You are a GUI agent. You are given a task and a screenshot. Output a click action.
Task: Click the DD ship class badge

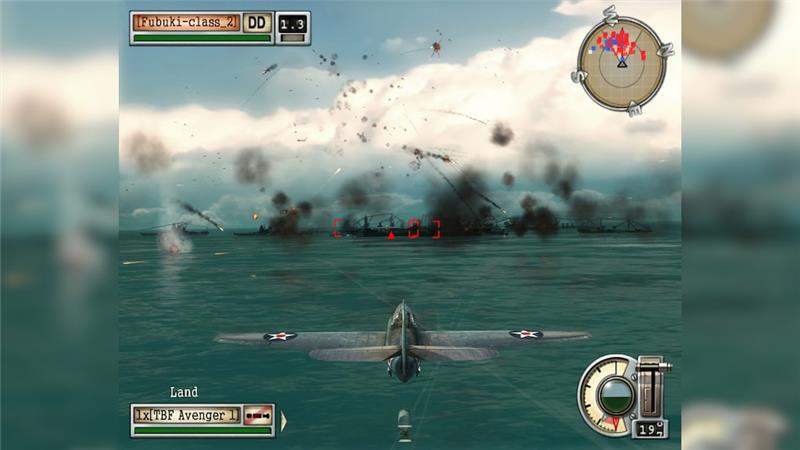(257, 22)
